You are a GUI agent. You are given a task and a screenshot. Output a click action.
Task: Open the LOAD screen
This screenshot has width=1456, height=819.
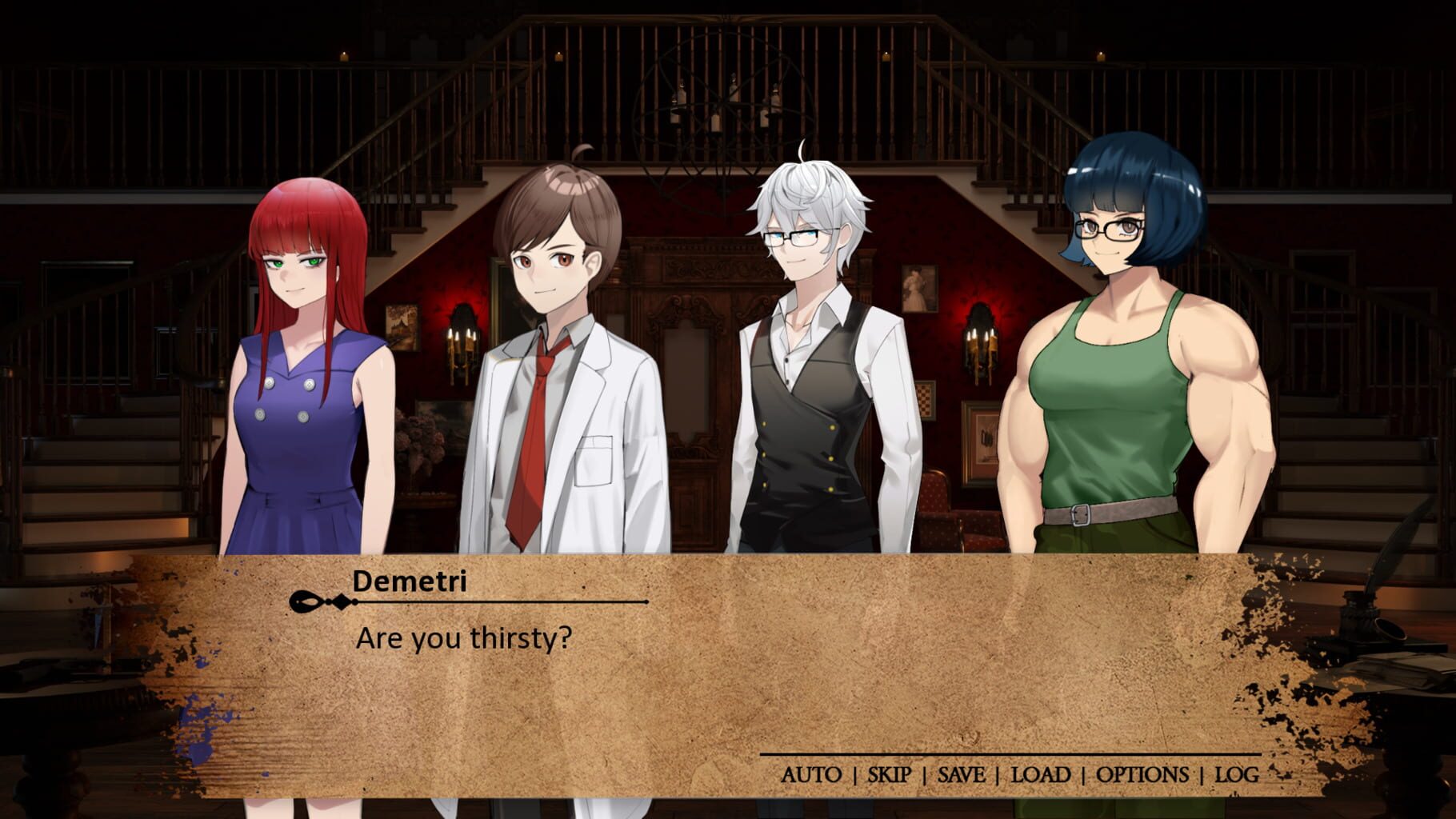(x=1040, y=774)
